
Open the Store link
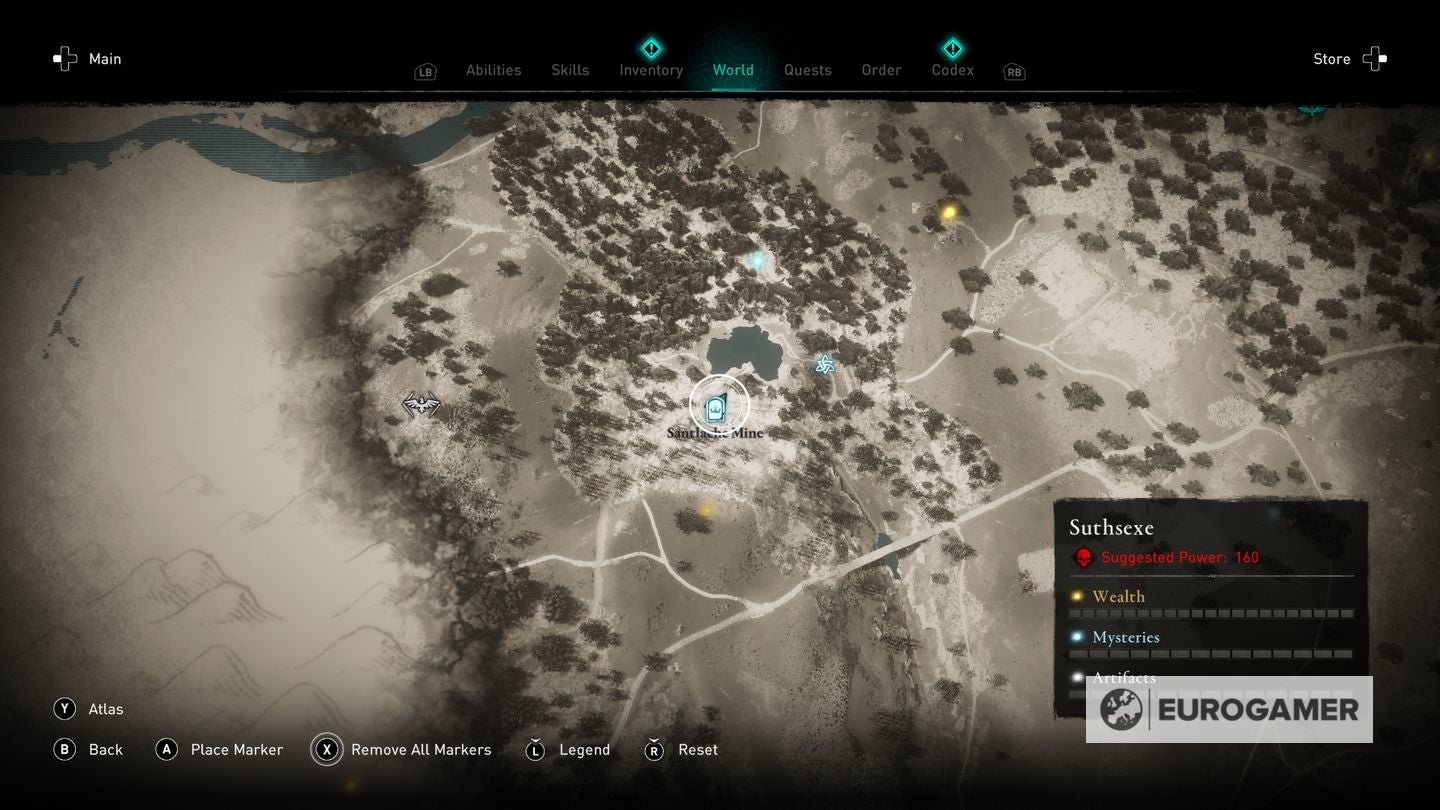1331,58
